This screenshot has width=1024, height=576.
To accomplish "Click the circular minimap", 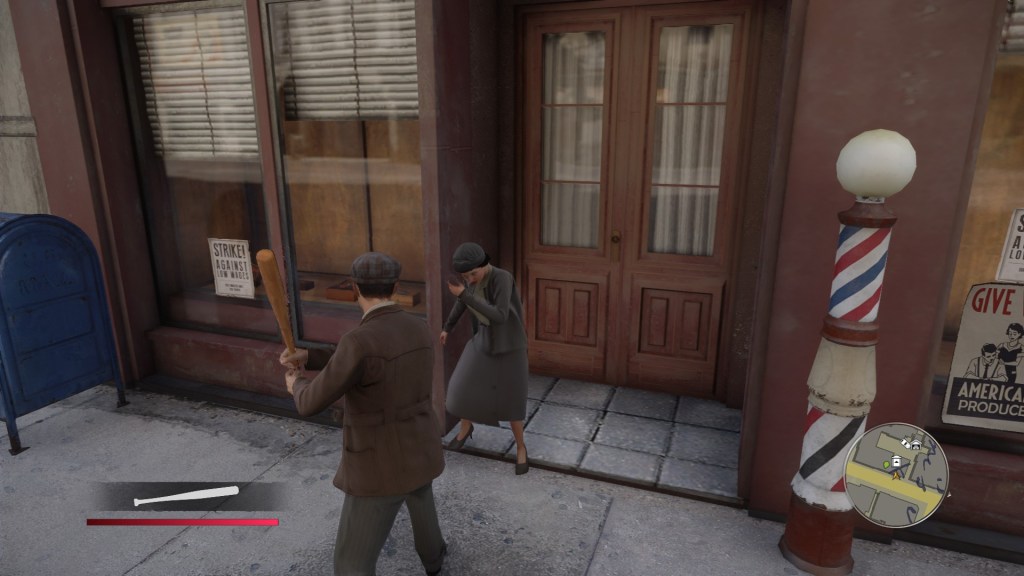I will tap(895, 474).
